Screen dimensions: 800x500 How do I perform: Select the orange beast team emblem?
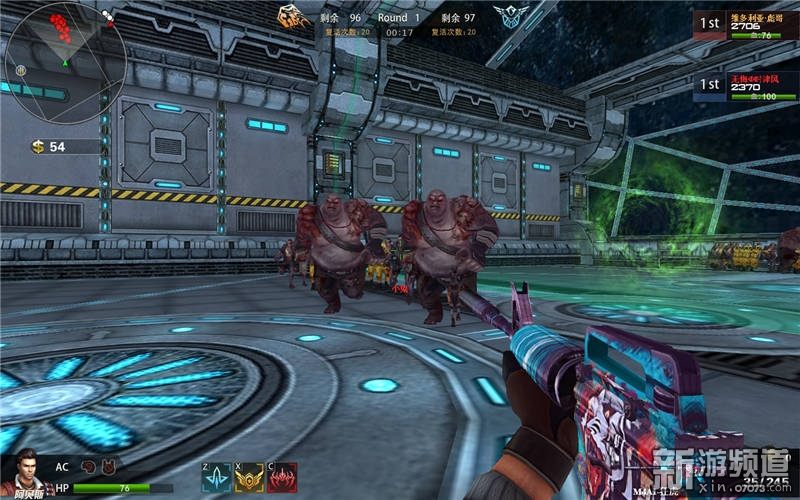tap(292, 17)
